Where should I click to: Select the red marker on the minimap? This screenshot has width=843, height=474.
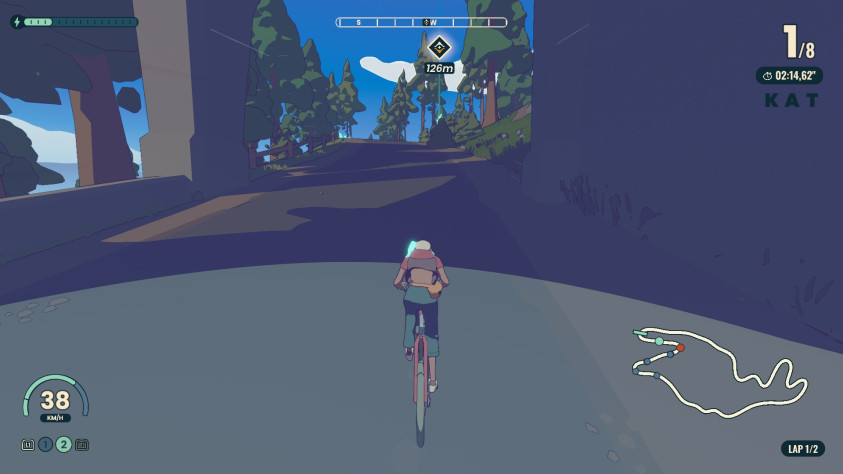coord(680,348)
